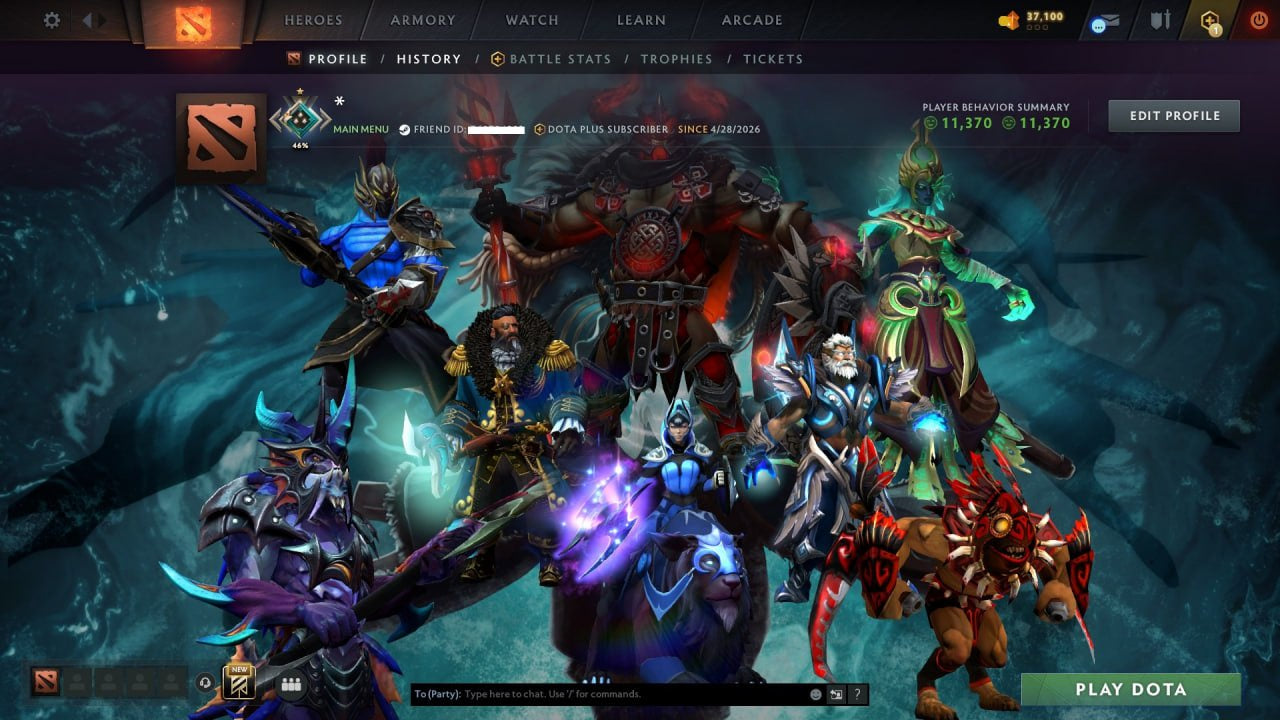
Task: Toggle party voice chat with the headset icon
Action: coord(204,681)
